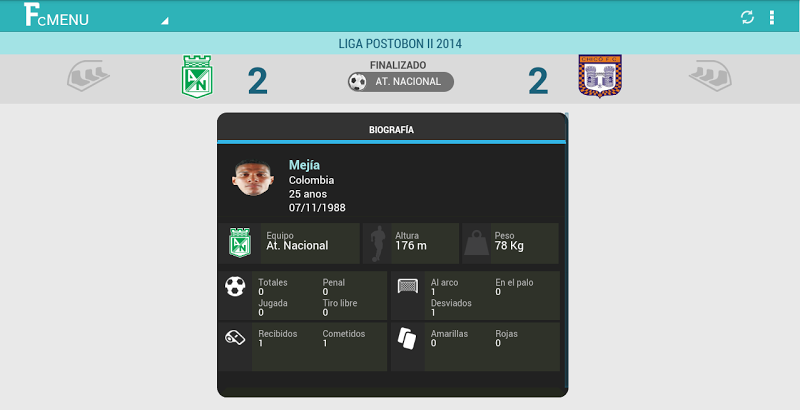Image resolution: width=800 pixels, height=410 pixels.
Task: Open the three-dot overflow menu
Action: [772, 17]
